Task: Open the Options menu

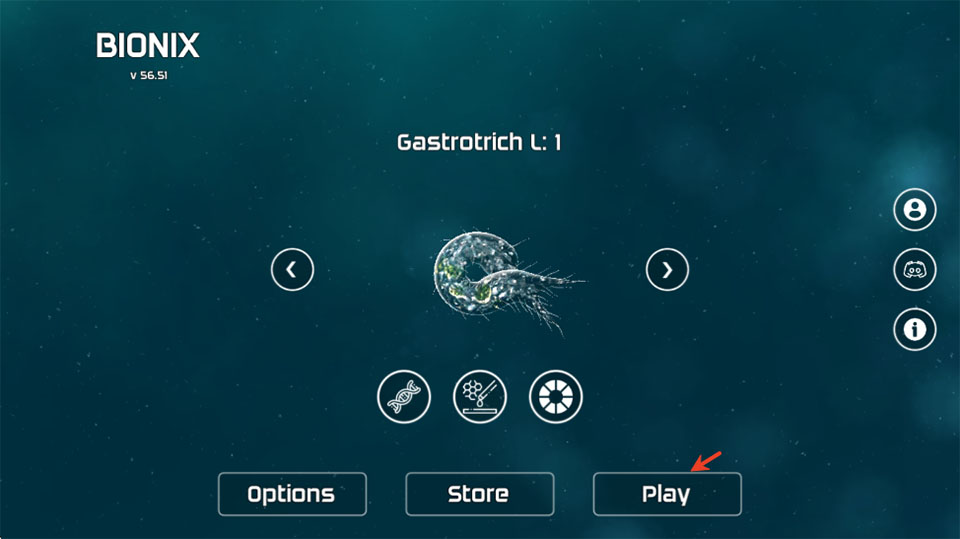Action: (x=292, y=494)
